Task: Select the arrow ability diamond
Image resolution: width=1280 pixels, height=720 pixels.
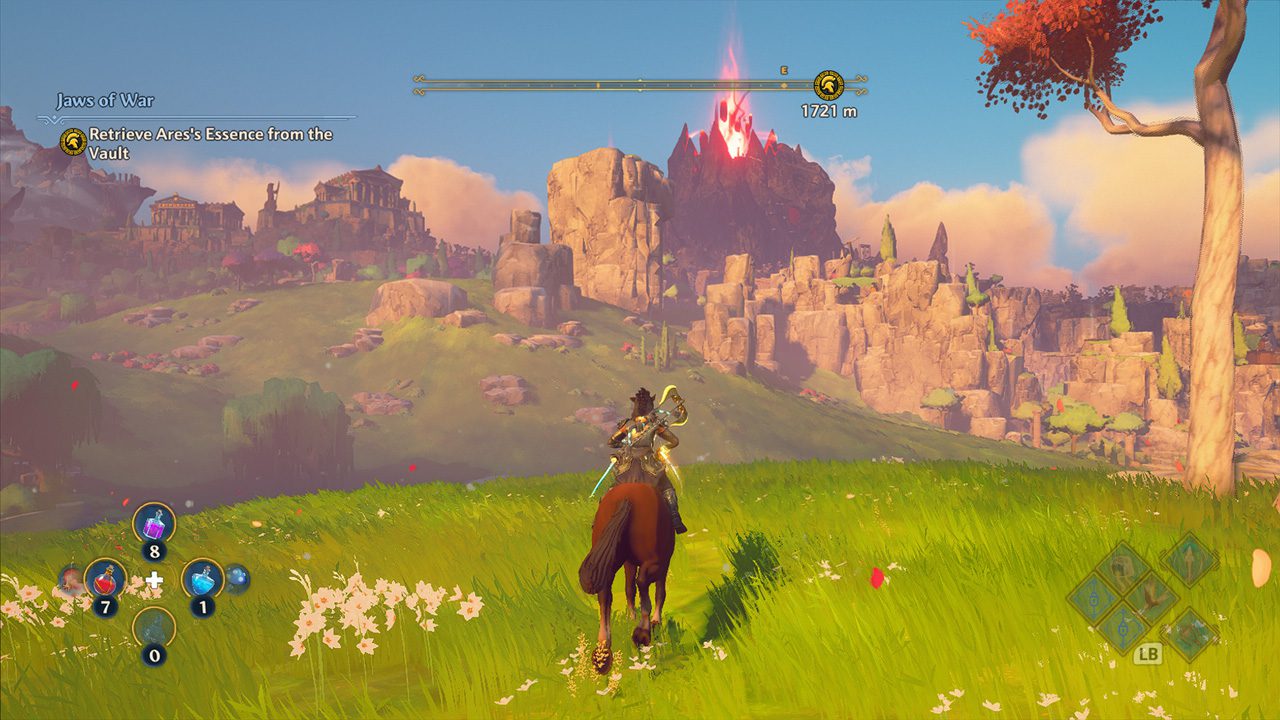Action: [1189, 560]
